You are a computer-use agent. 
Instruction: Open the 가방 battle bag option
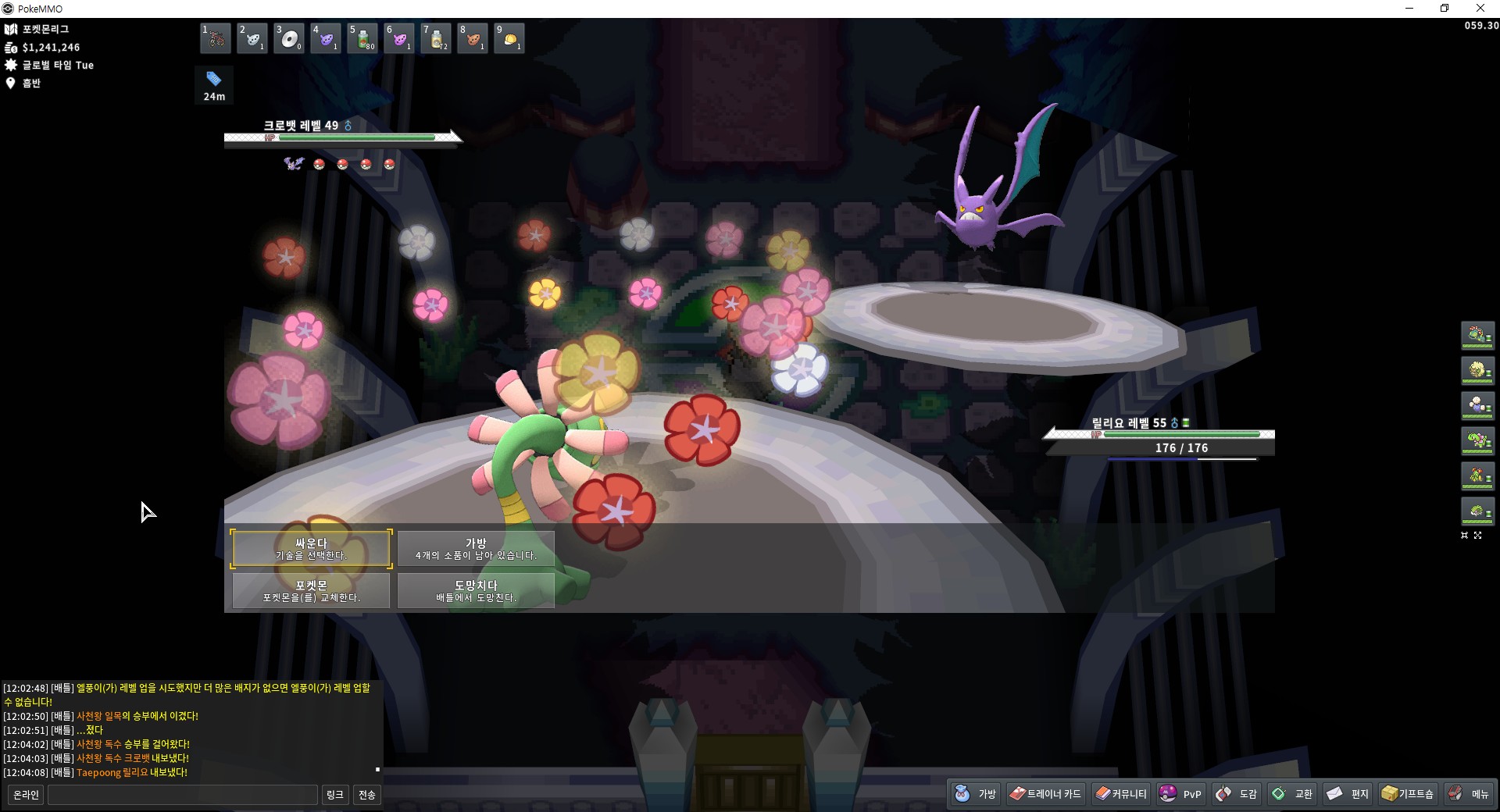[476, 548]
